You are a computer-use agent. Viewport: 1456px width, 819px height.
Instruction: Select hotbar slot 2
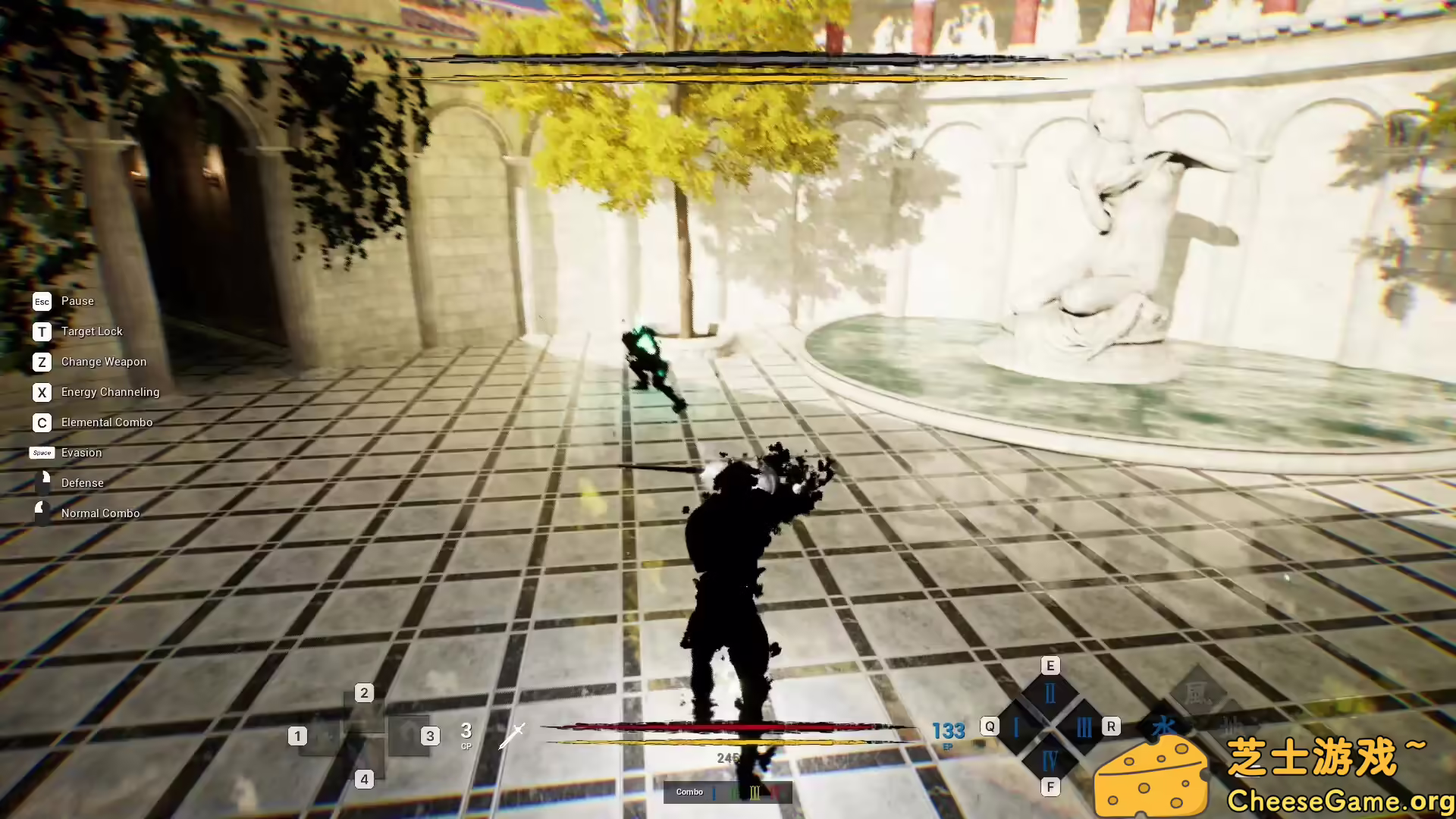click(365, 692)
